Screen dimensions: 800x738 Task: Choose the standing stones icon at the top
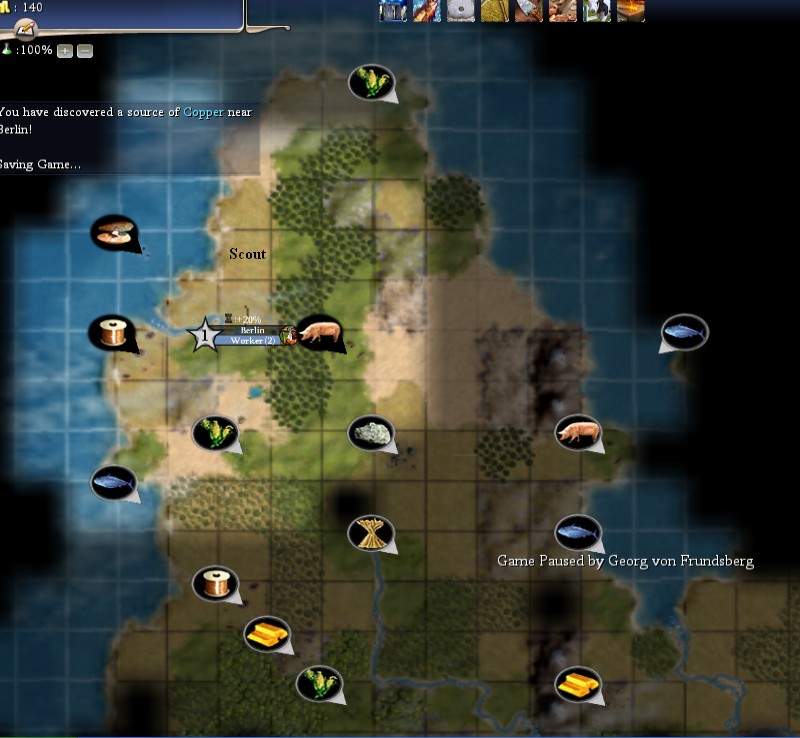pos(392,10)
